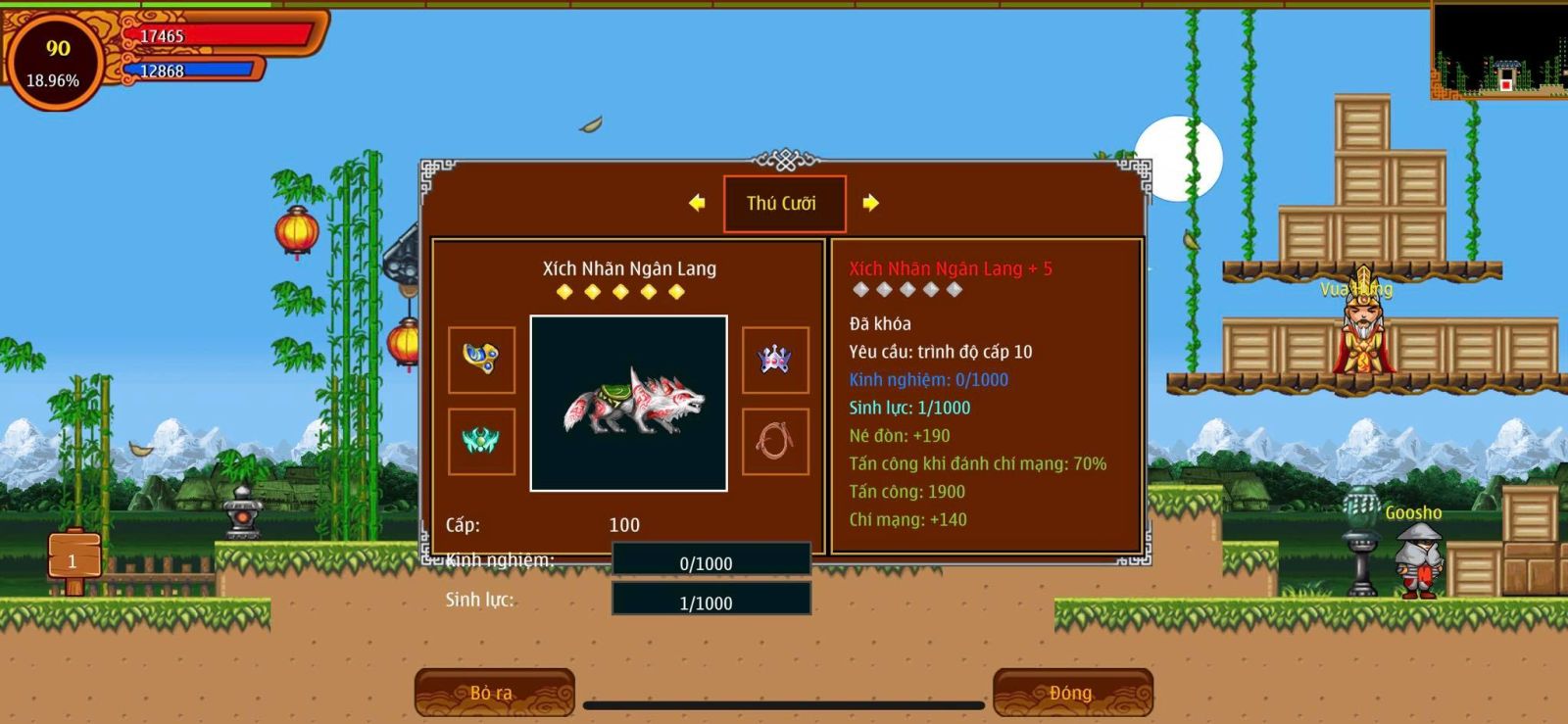Select the blue-gold saddle equipment slot
The height and width of the screenshot is (724, 1568).
pos(481,360)
